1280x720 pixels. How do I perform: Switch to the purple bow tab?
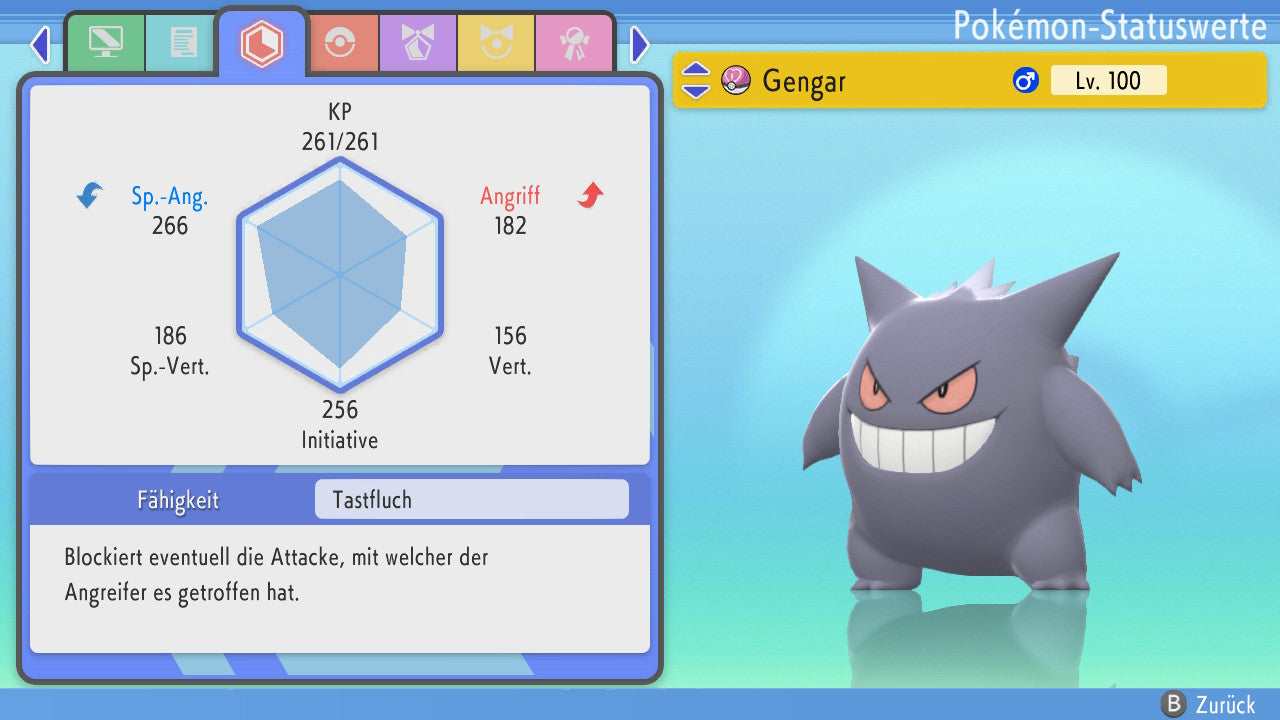coord(418,43)
